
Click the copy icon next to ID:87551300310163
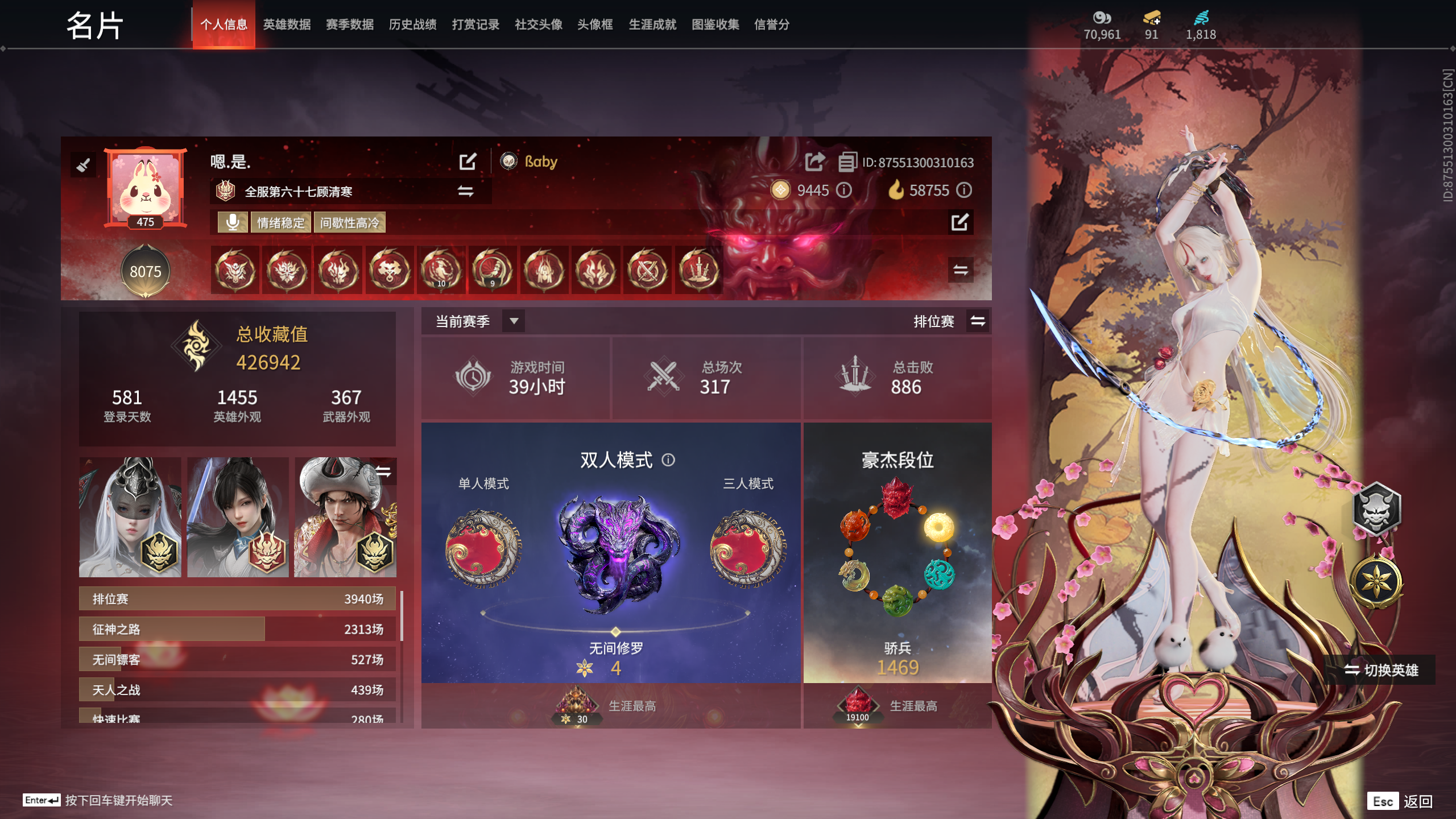[x=848, y=161]
